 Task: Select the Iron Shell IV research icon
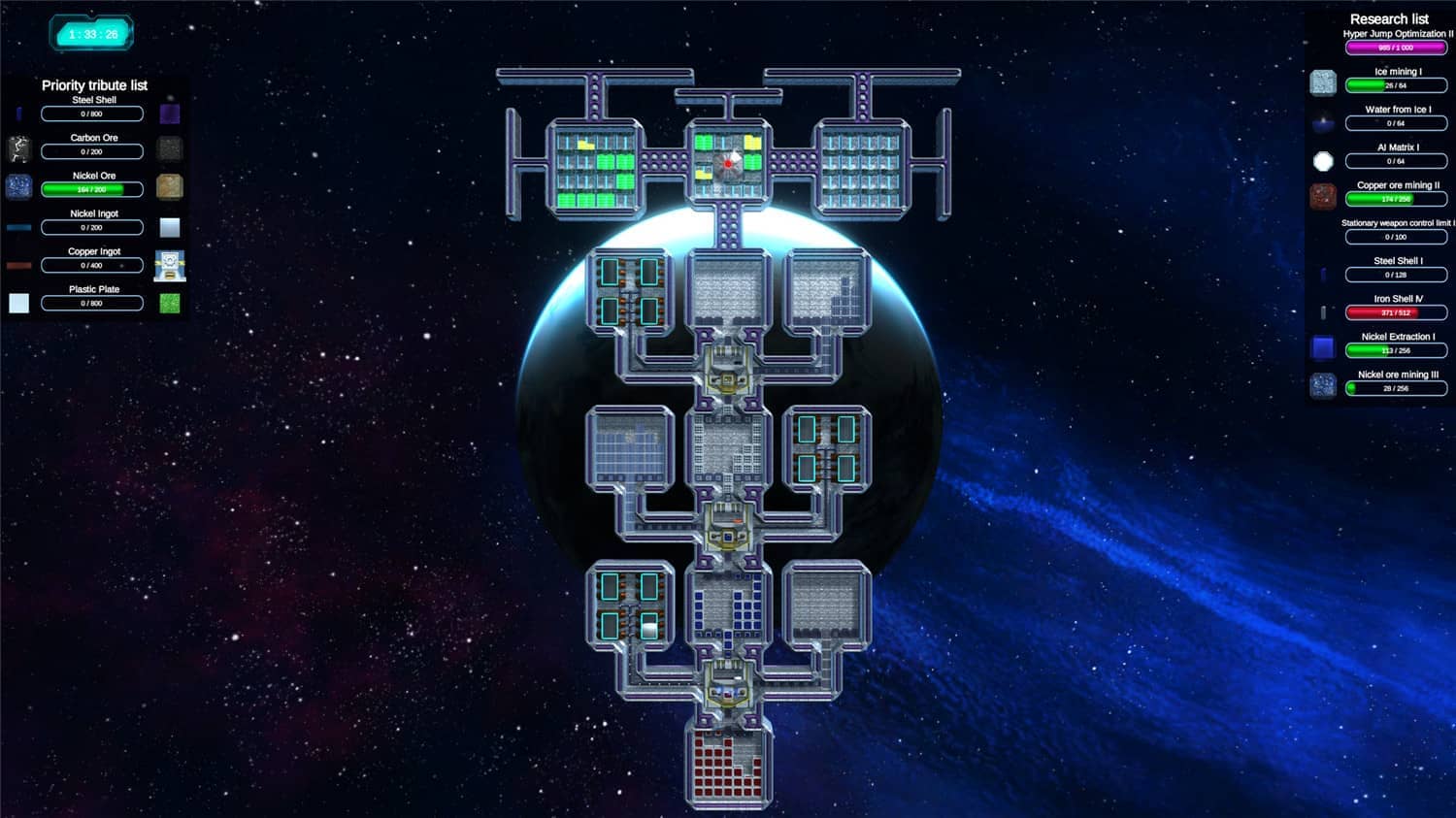(x=1323, y=312)
